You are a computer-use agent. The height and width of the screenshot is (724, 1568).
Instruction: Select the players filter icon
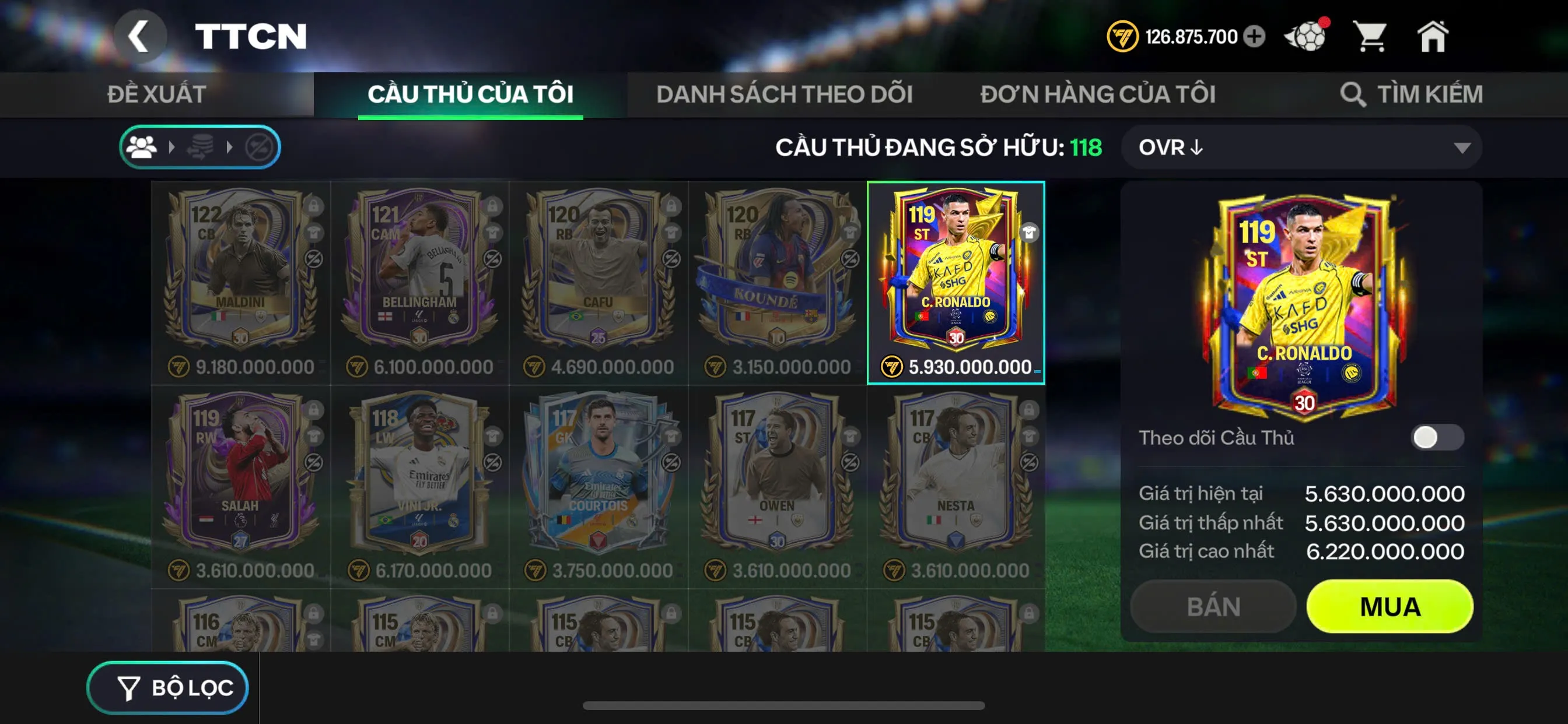pos(142,148)
